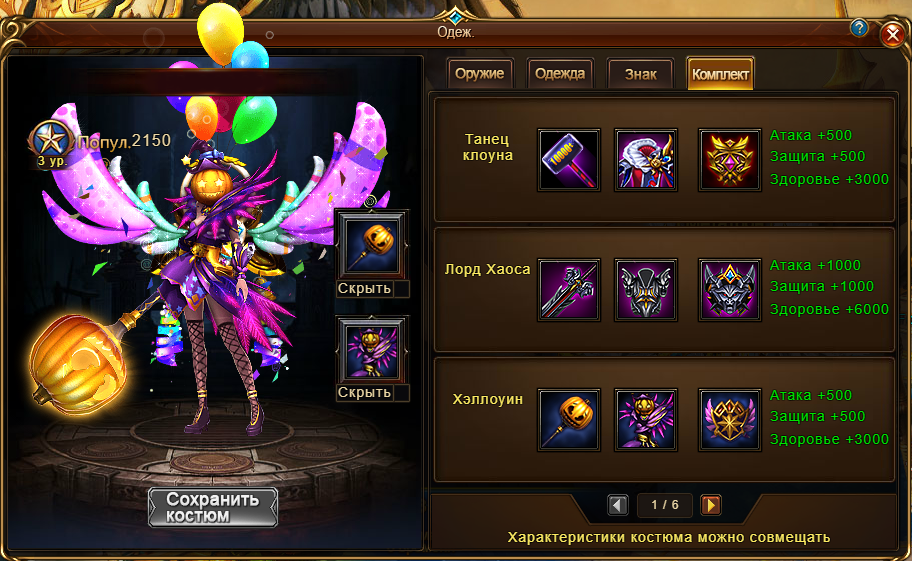This screenshot has height=561, width=912.
Task: Open the Одежда tab
Action: coord(560,74)
